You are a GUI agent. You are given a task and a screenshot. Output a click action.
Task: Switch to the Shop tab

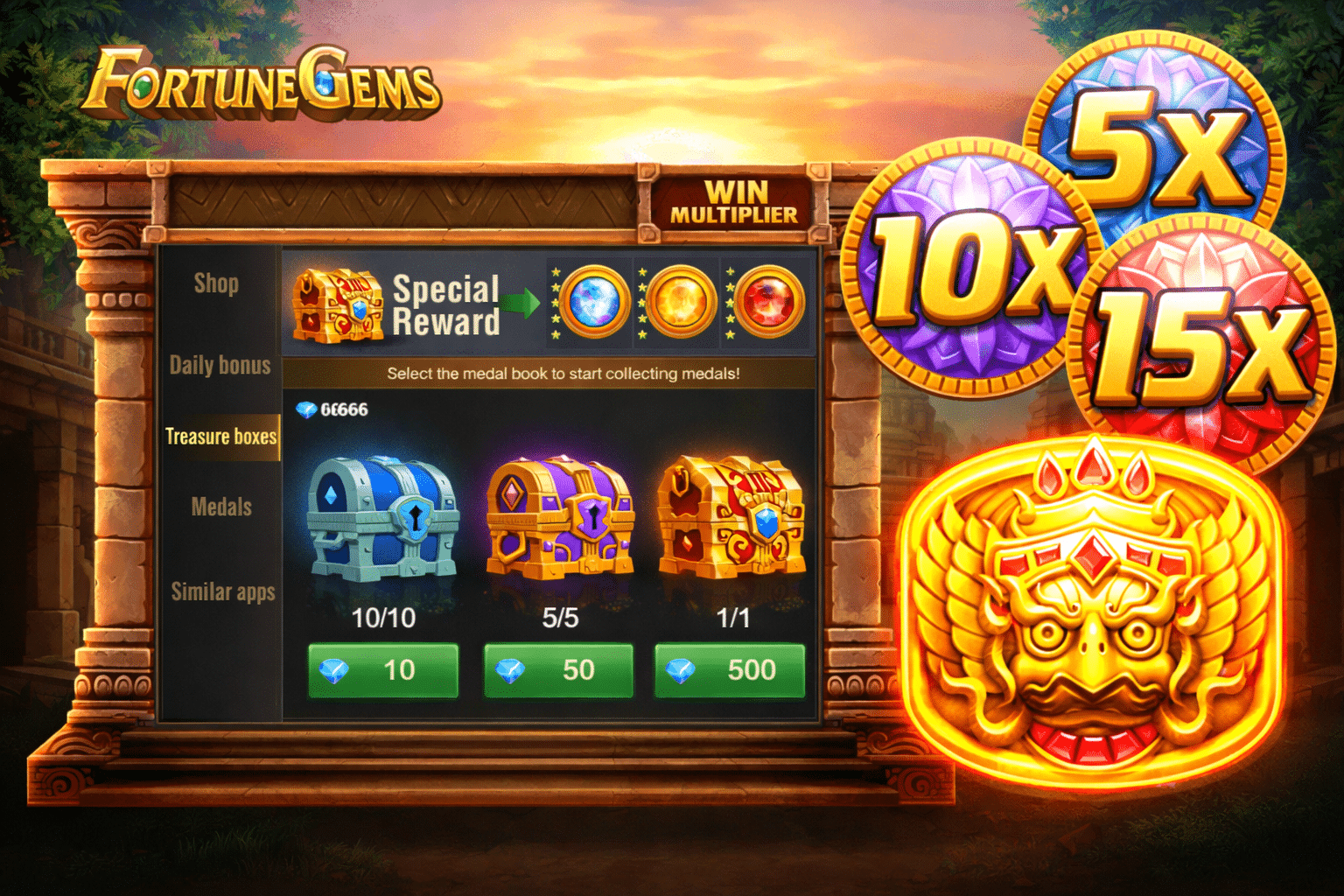217,283
